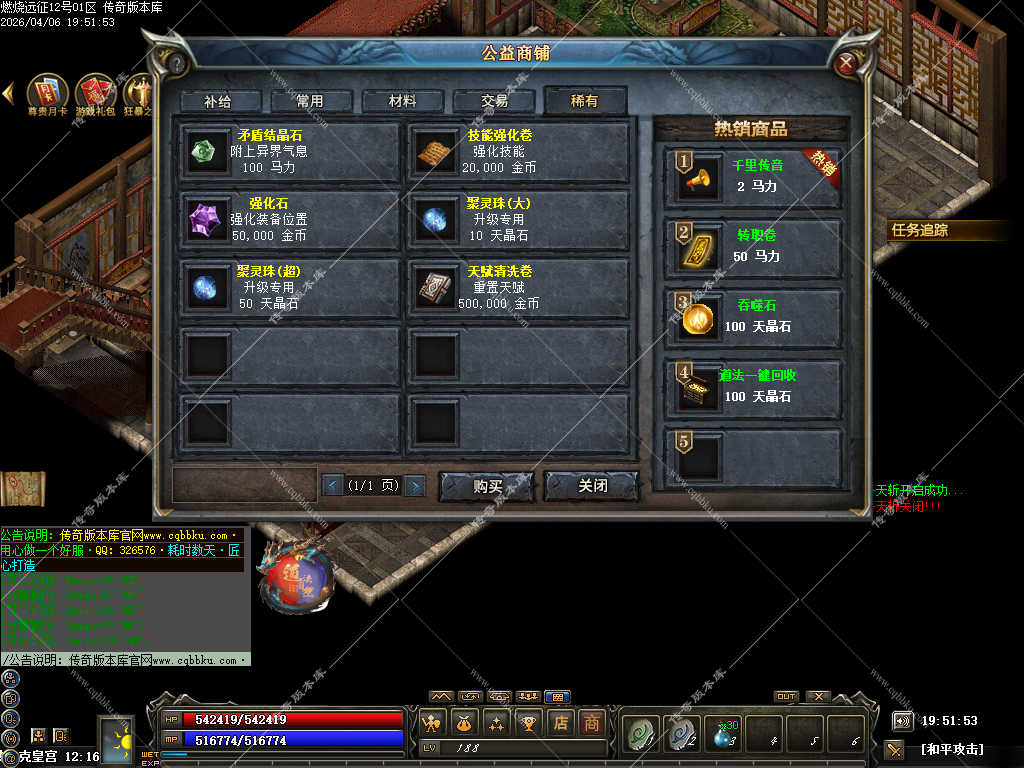
Task: Select hot item 千里传音
Action: [754, 178]
